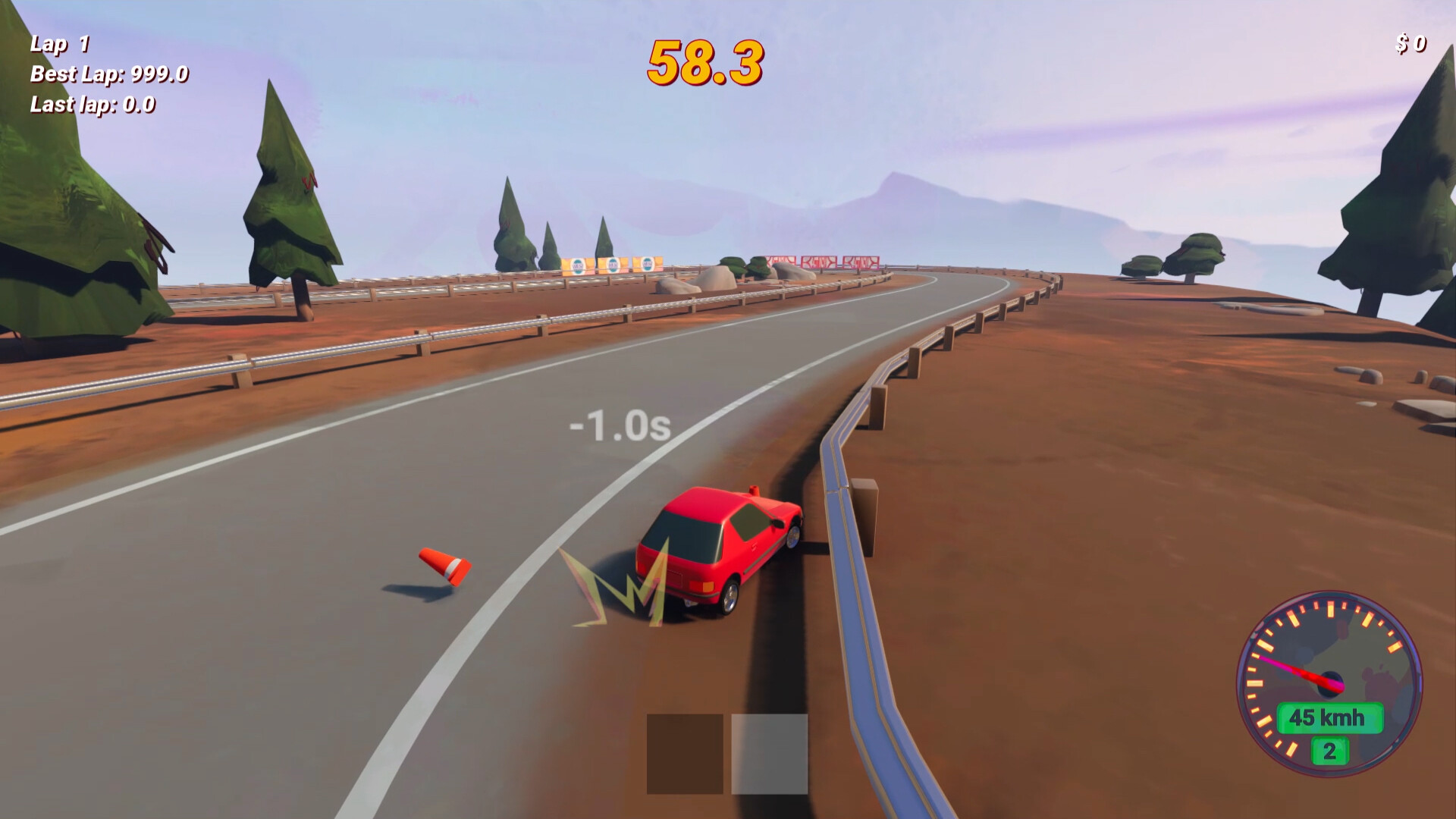Enable the Lap 1 counter display
This screenshot has width=1456, height=819.
[x=58, y=42]
